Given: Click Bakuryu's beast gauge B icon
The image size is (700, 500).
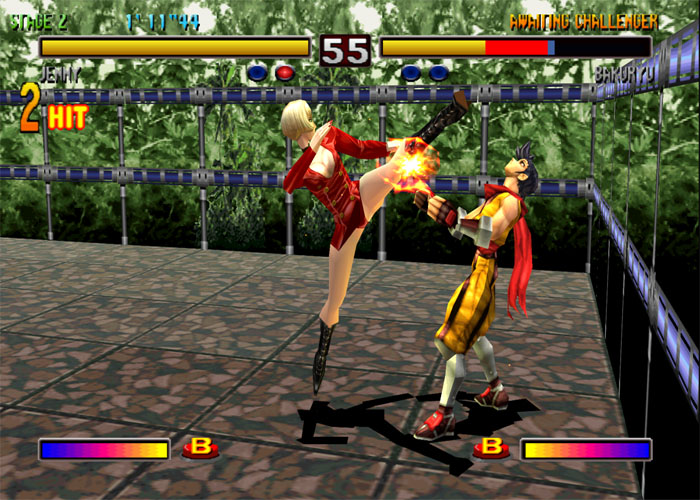Looking at the screenshot, I should [491, 447].
